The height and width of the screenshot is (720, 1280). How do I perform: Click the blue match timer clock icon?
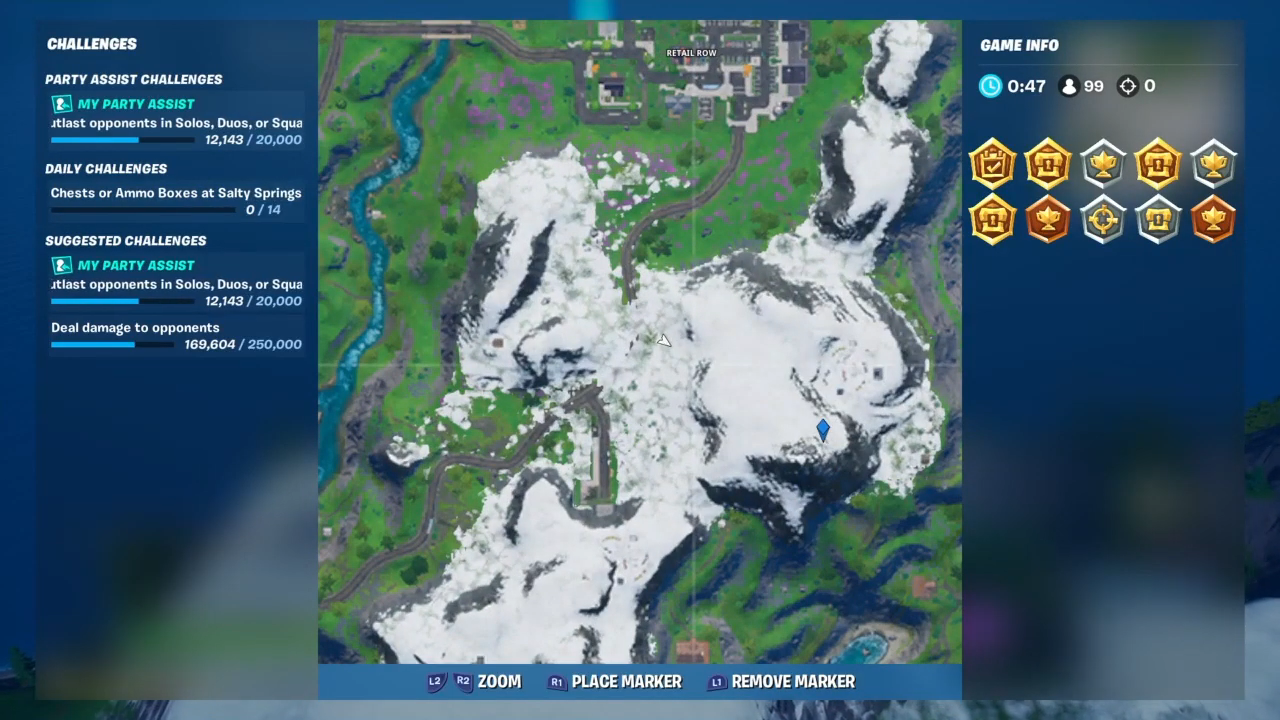coord(989,86)
